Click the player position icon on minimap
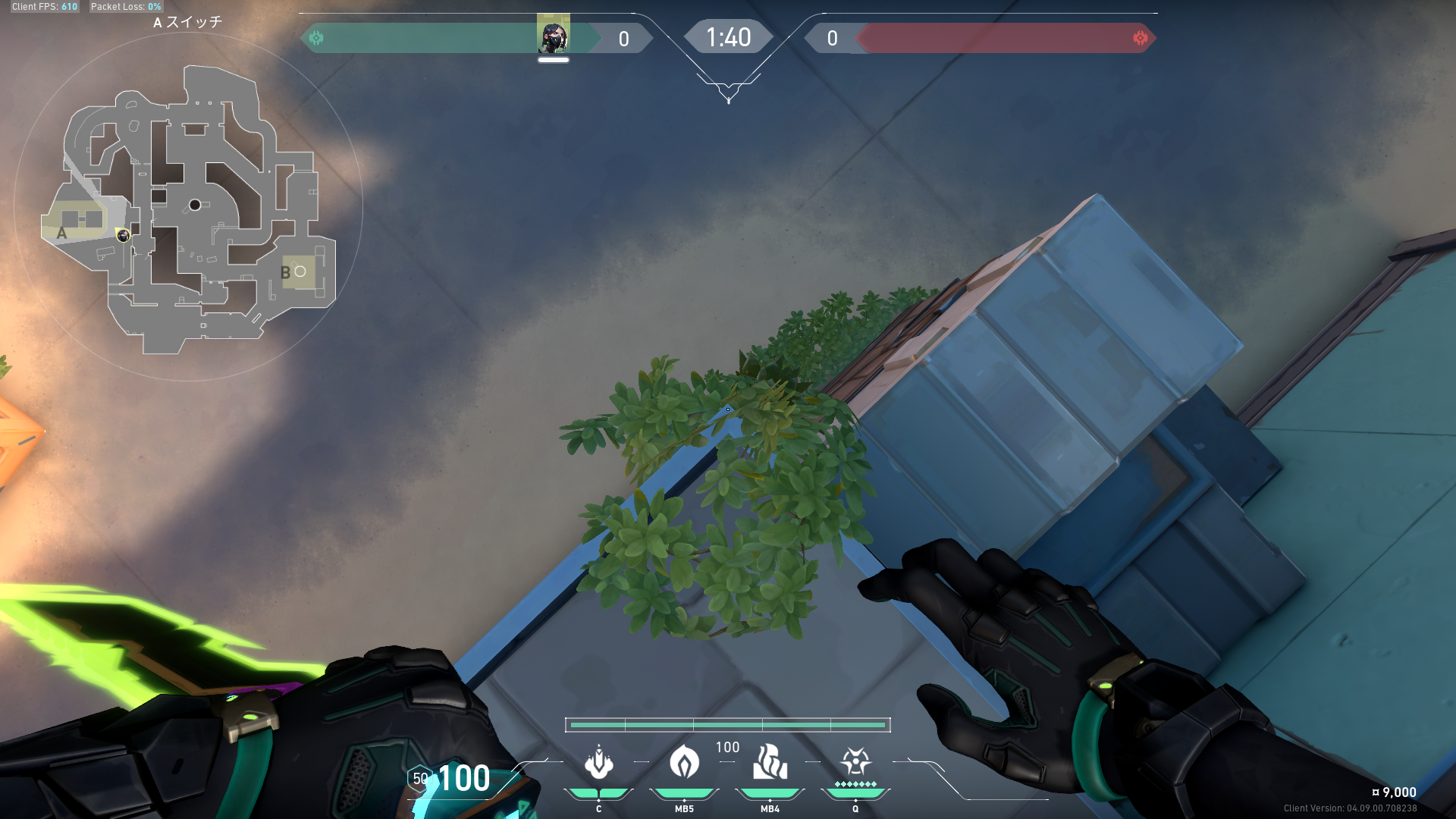Screen dimensions: 1456x819 tap(123, 236)
